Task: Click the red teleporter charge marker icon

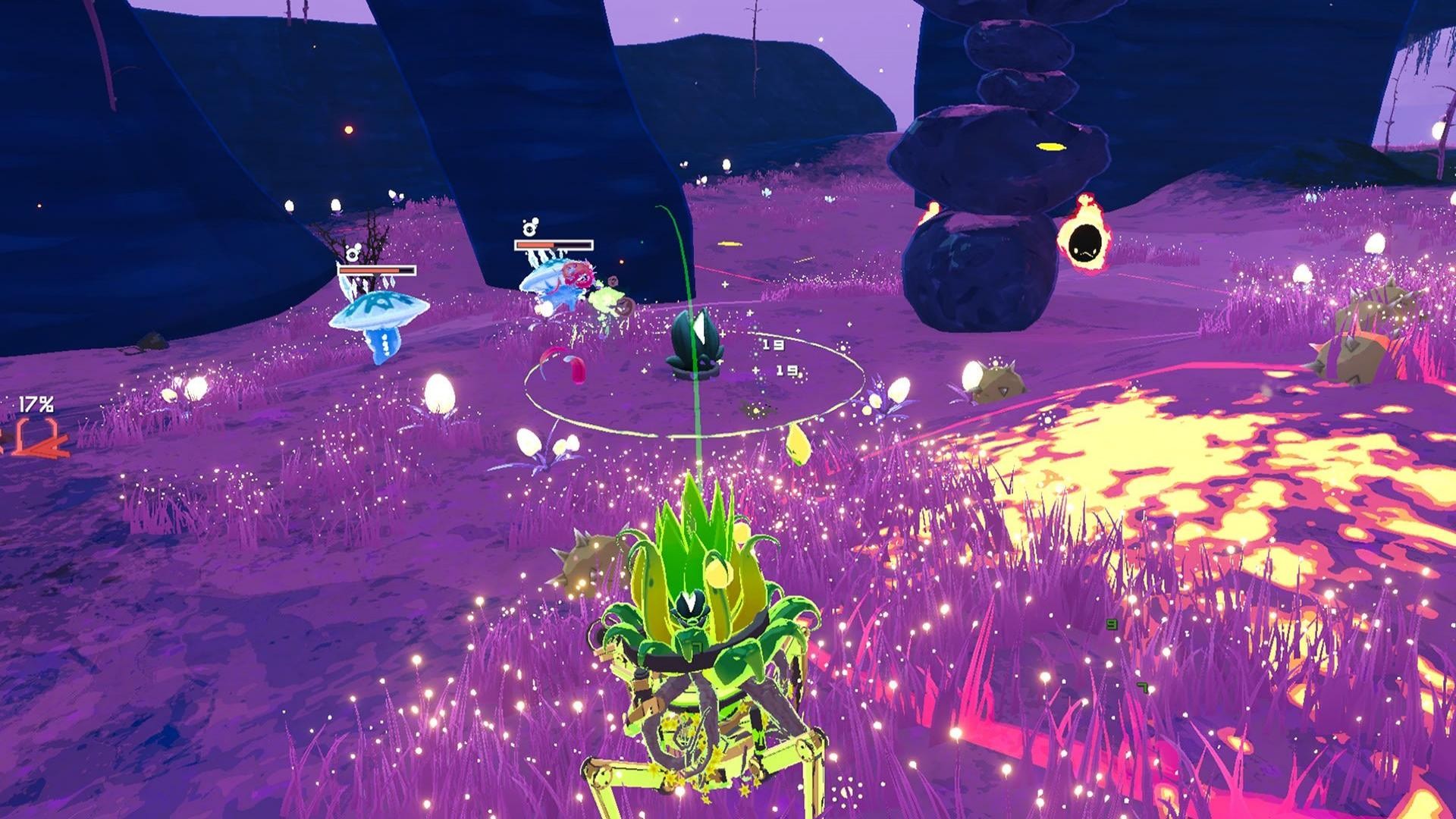Action: (x=36, y=438)
